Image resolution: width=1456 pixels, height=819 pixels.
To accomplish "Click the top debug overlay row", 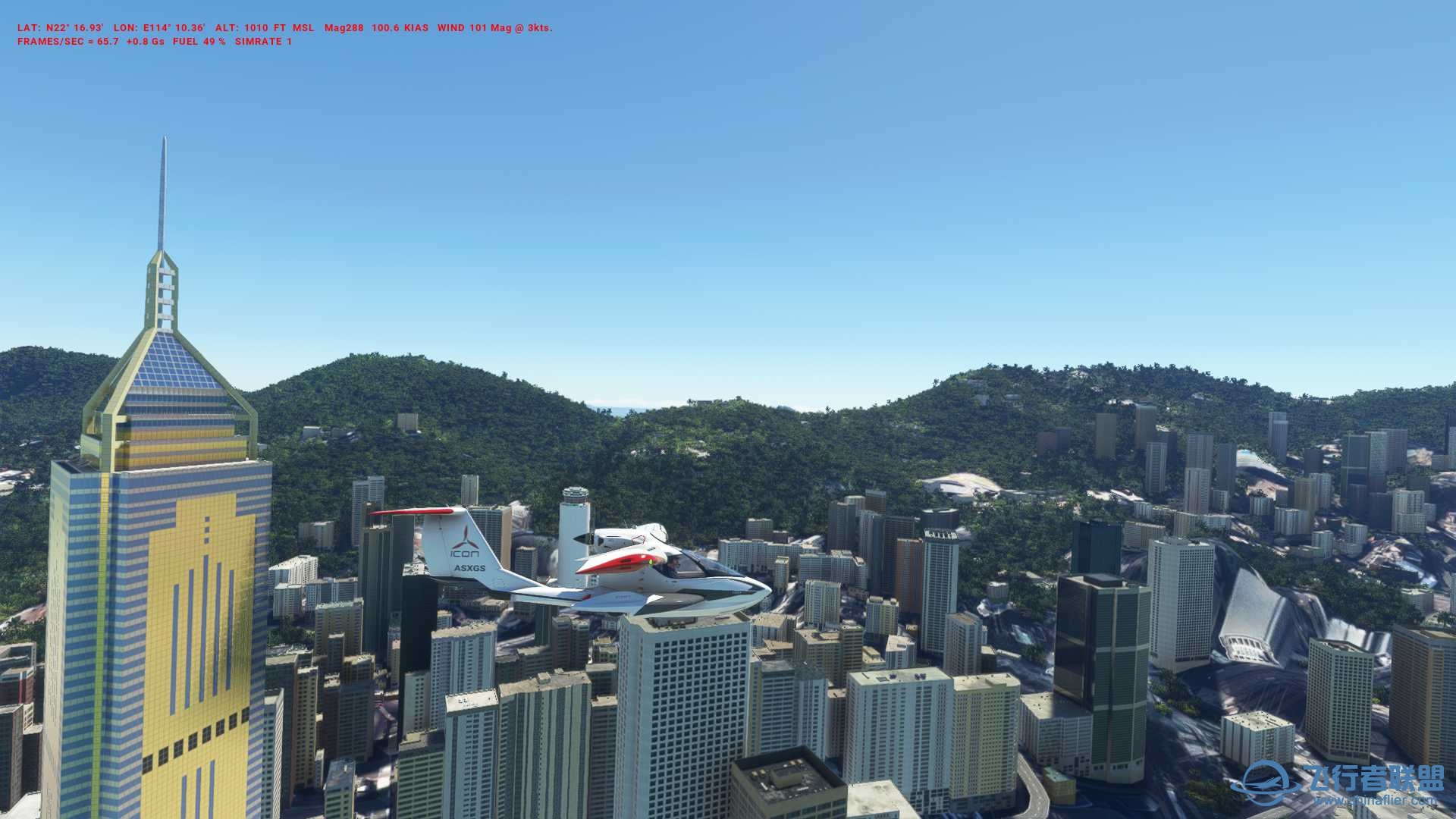I will pyautogui.click(x=284, y=27).
